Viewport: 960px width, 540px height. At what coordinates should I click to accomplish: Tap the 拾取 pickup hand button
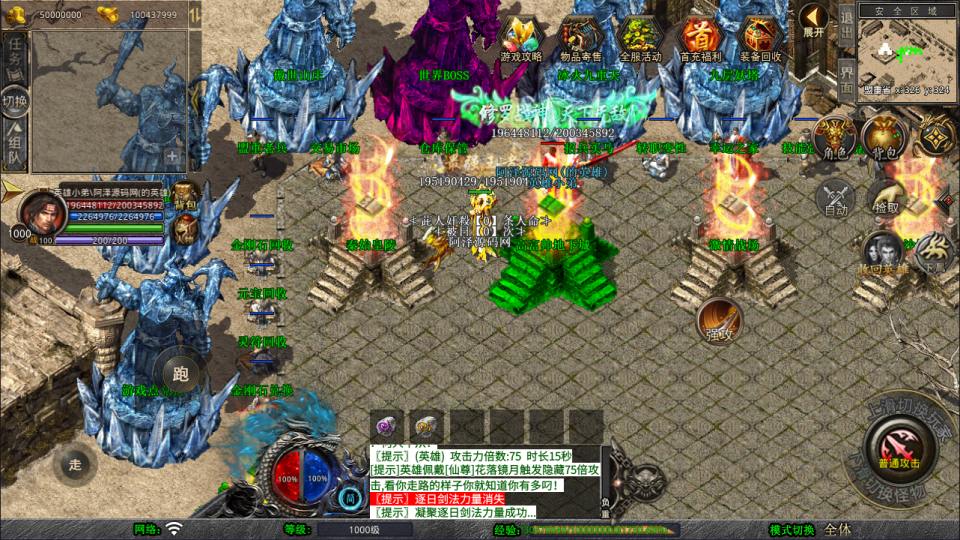point(885,197)
